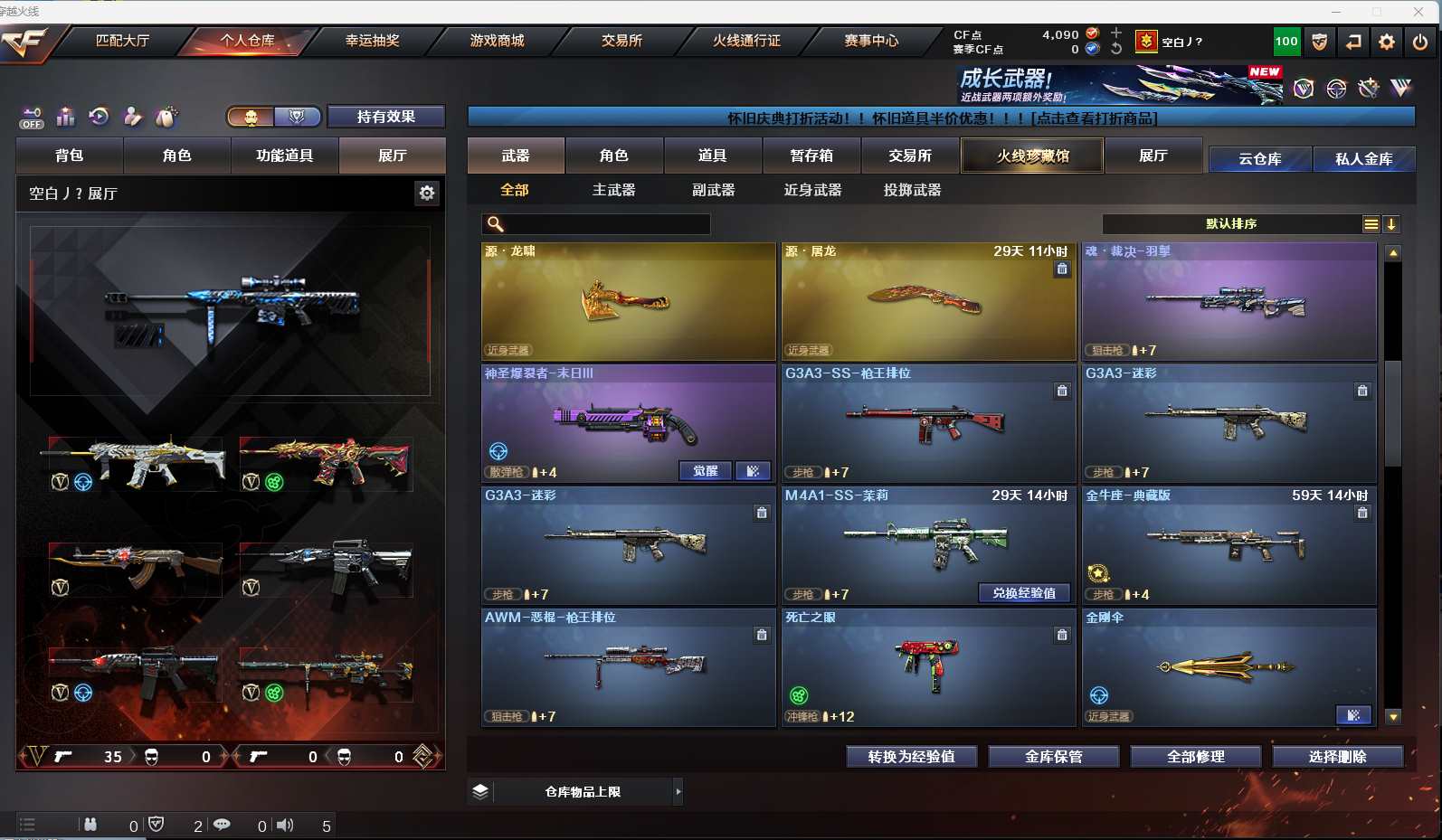Viewport: 1442px width, 840px height.
Task: Switch to the 角色 tab beside 背包
Action: 177,156
